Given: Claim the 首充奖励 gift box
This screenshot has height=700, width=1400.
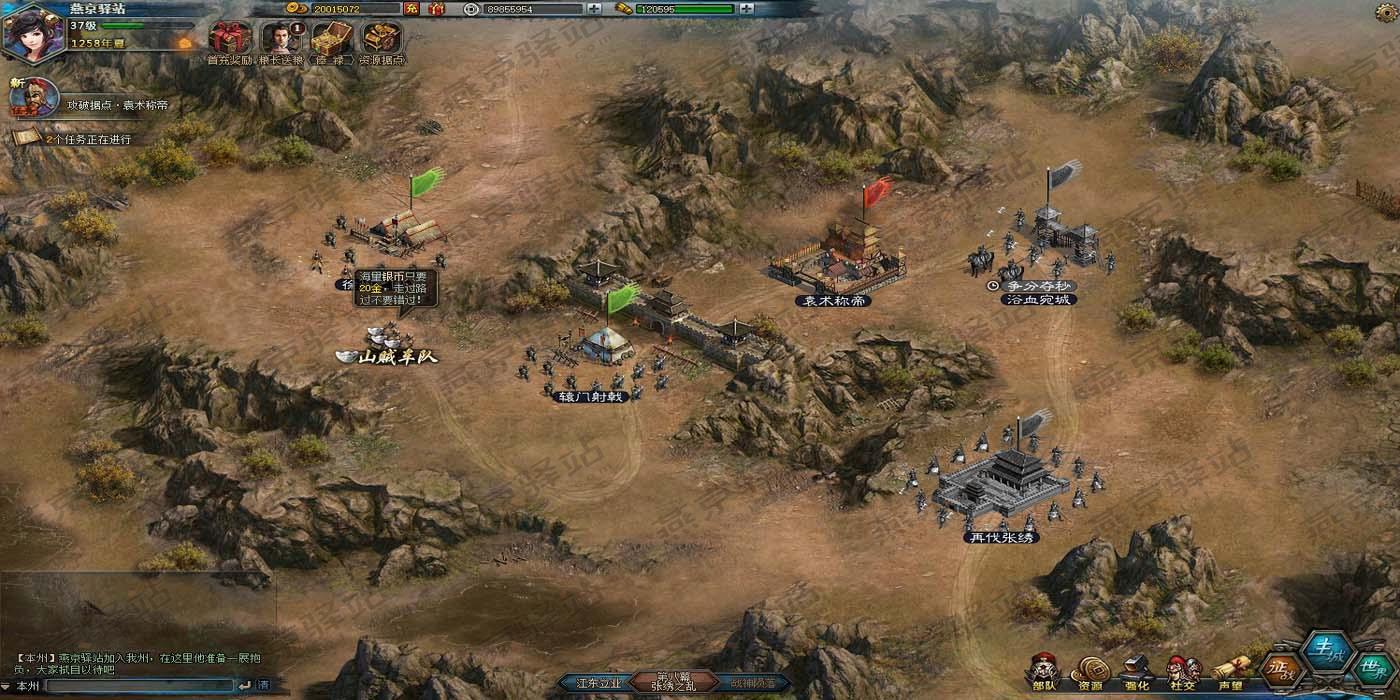Looking at the screenshot, I should click(230, 40).
